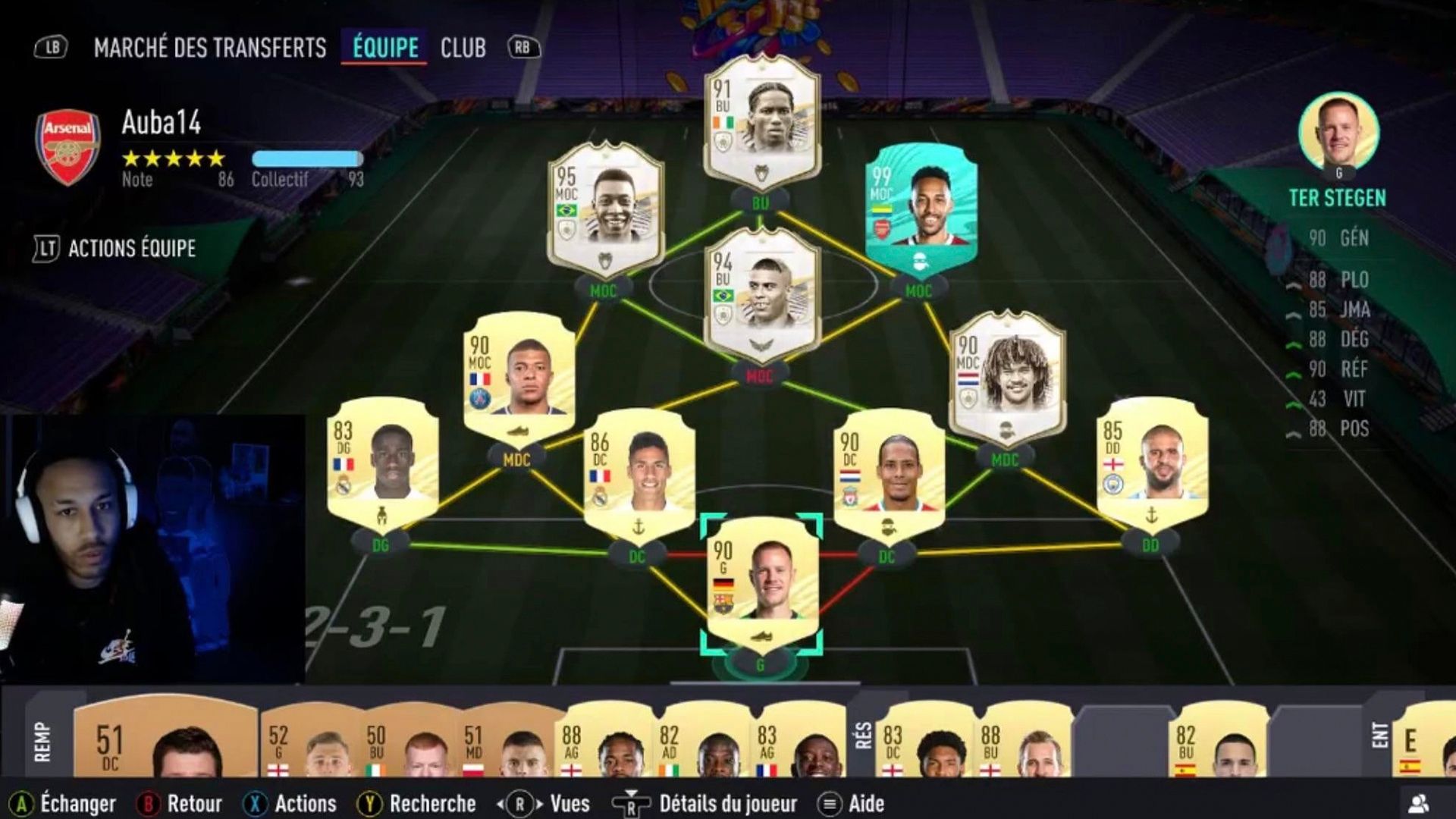The width and height of the screenshot is (1456, 819).
Task: Click the Collectif 93 chemistry bar
Action: tap(307, 157)
